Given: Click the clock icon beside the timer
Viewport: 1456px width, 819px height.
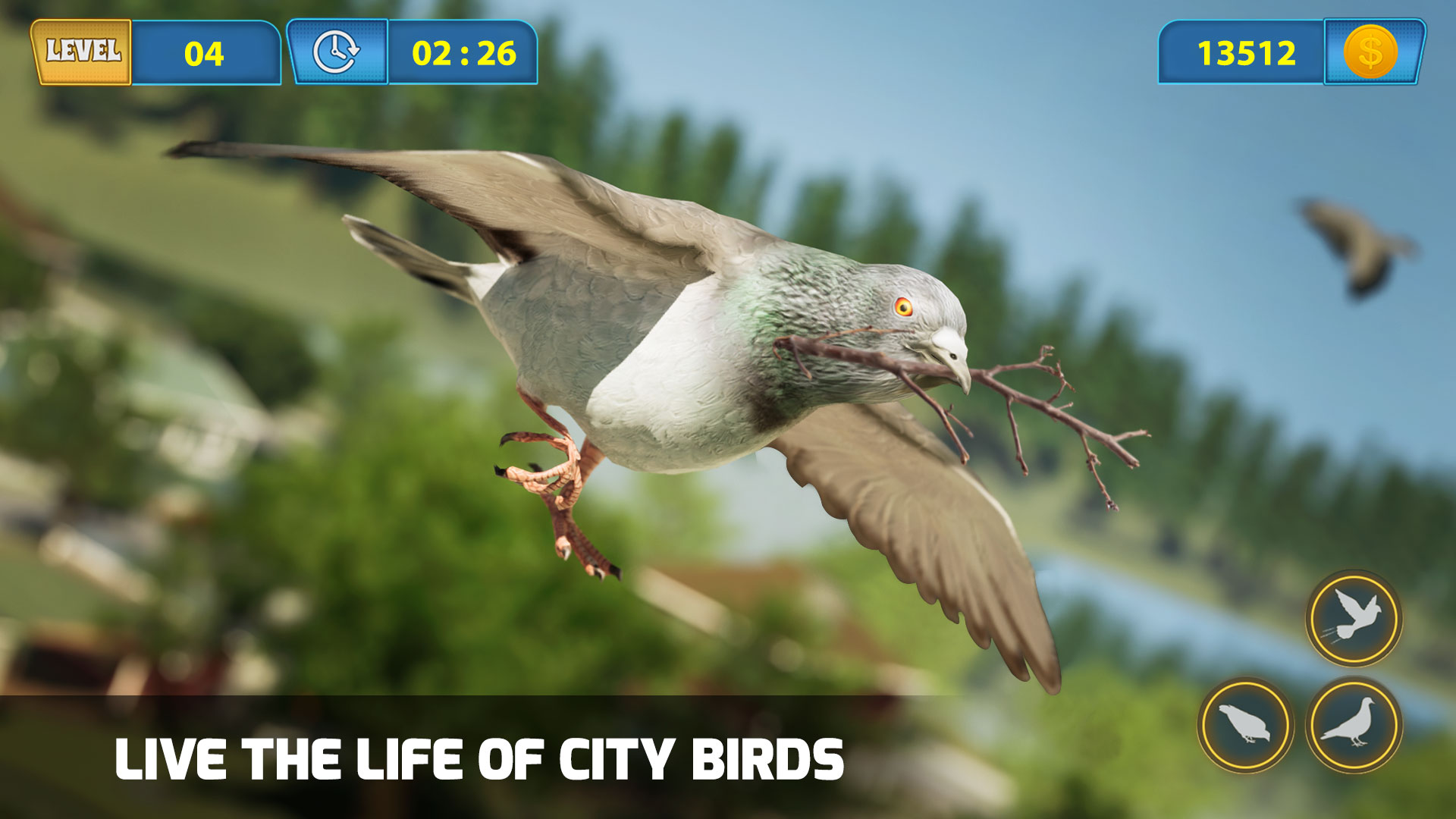Looking at the screenshot, I should click(336, 52).
